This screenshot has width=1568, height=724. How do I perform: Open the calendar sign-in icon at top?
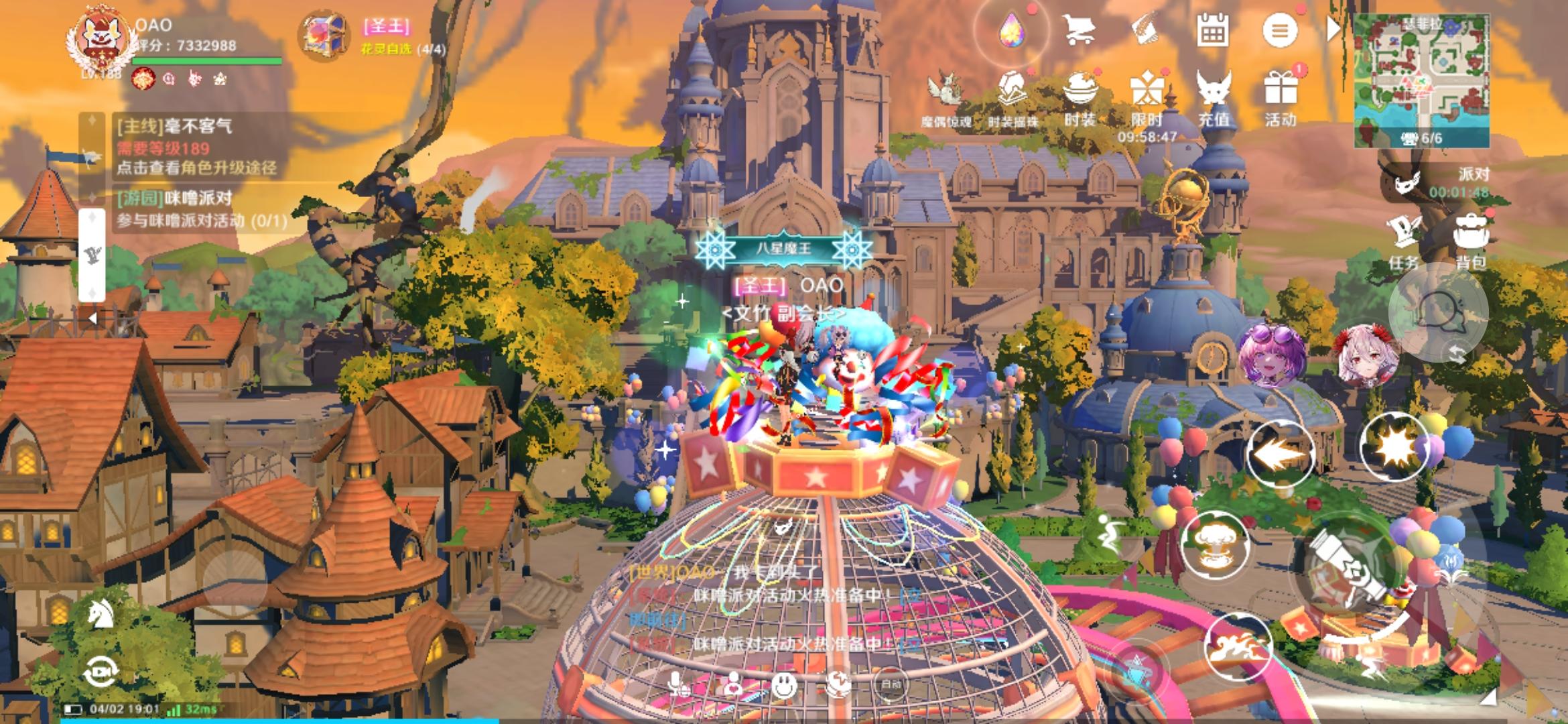[x=1213, y=29]
